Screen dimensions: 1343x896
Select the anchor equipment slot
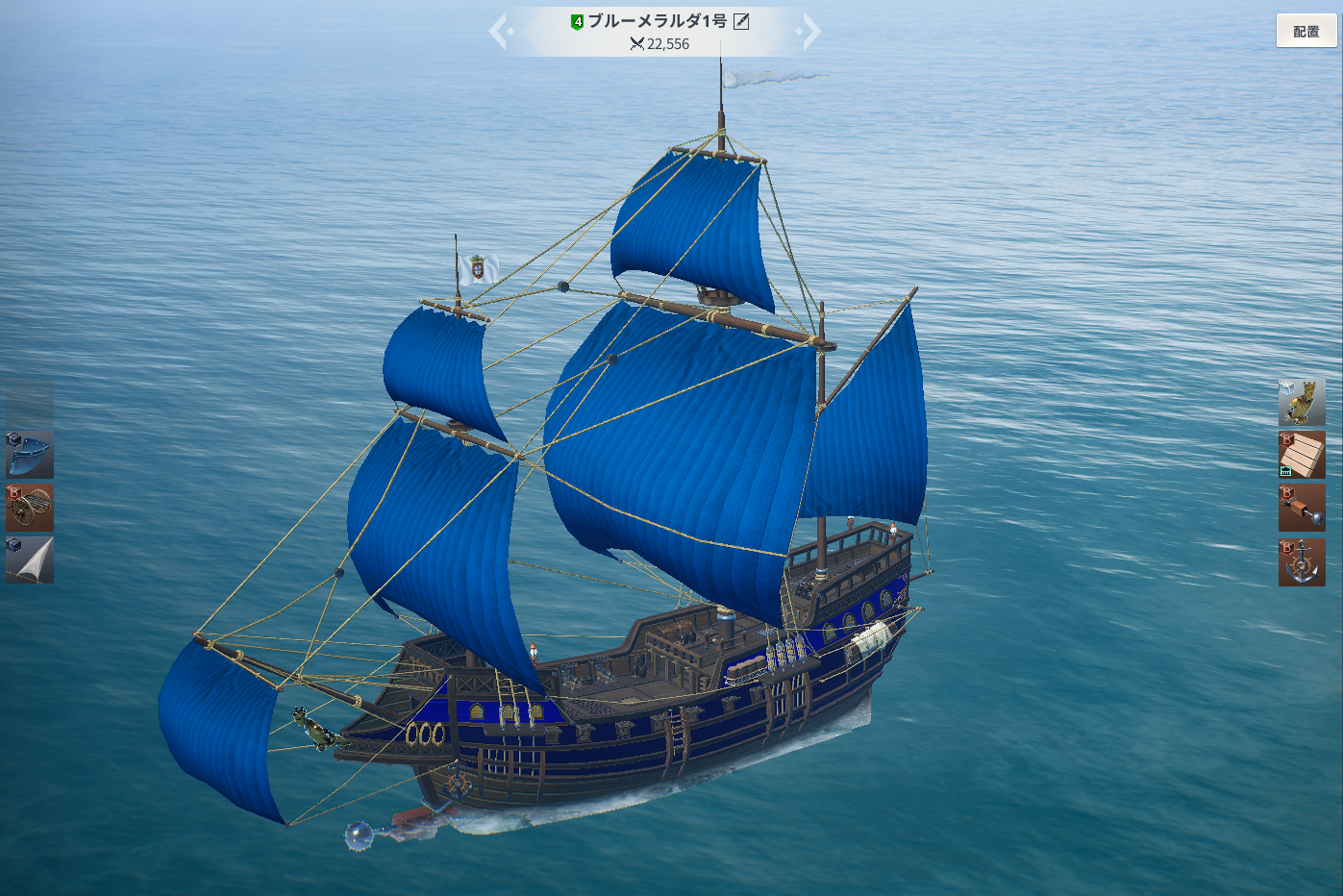pos(1302,561)
